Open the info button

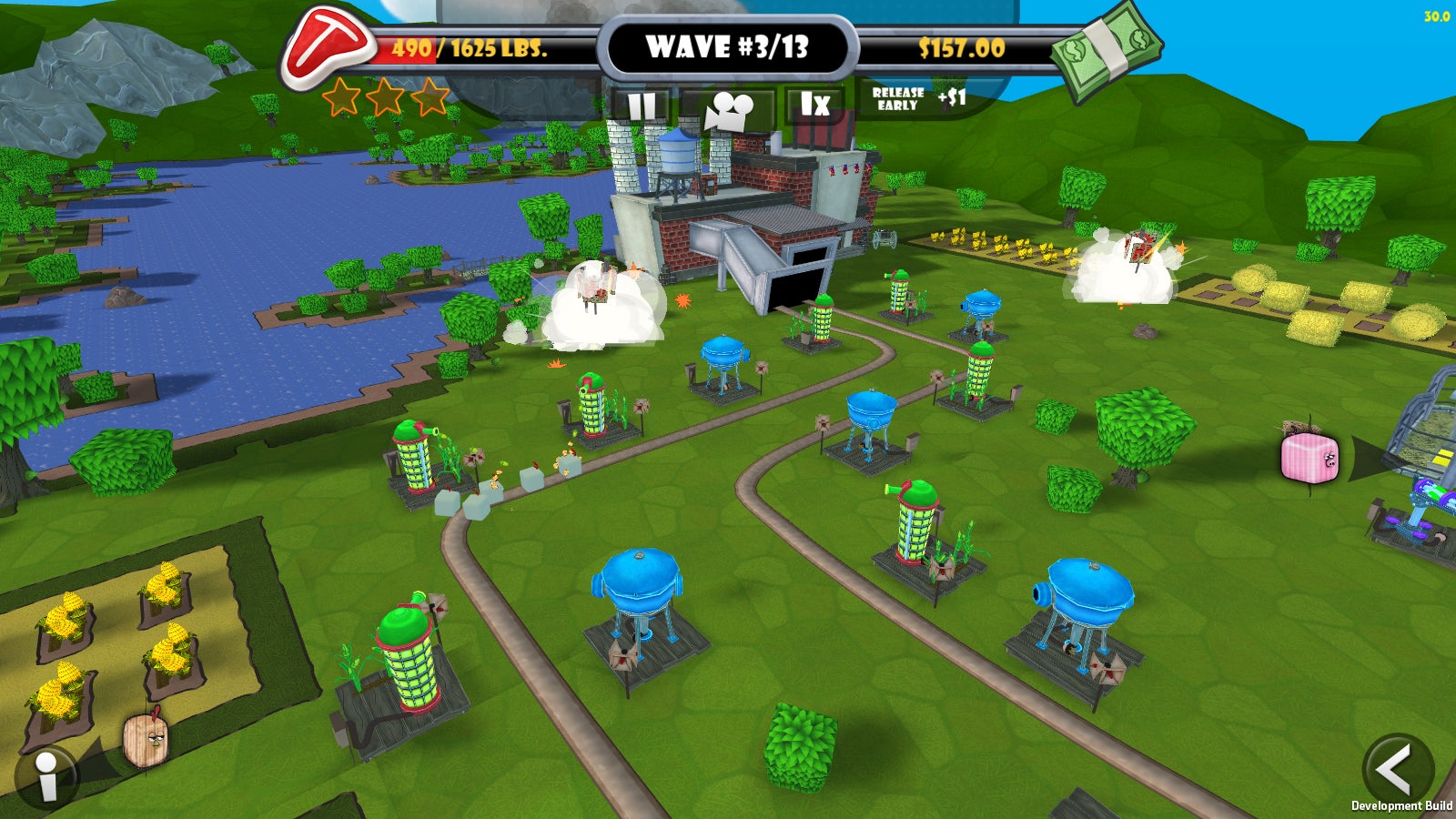click(x=45, y=779)
